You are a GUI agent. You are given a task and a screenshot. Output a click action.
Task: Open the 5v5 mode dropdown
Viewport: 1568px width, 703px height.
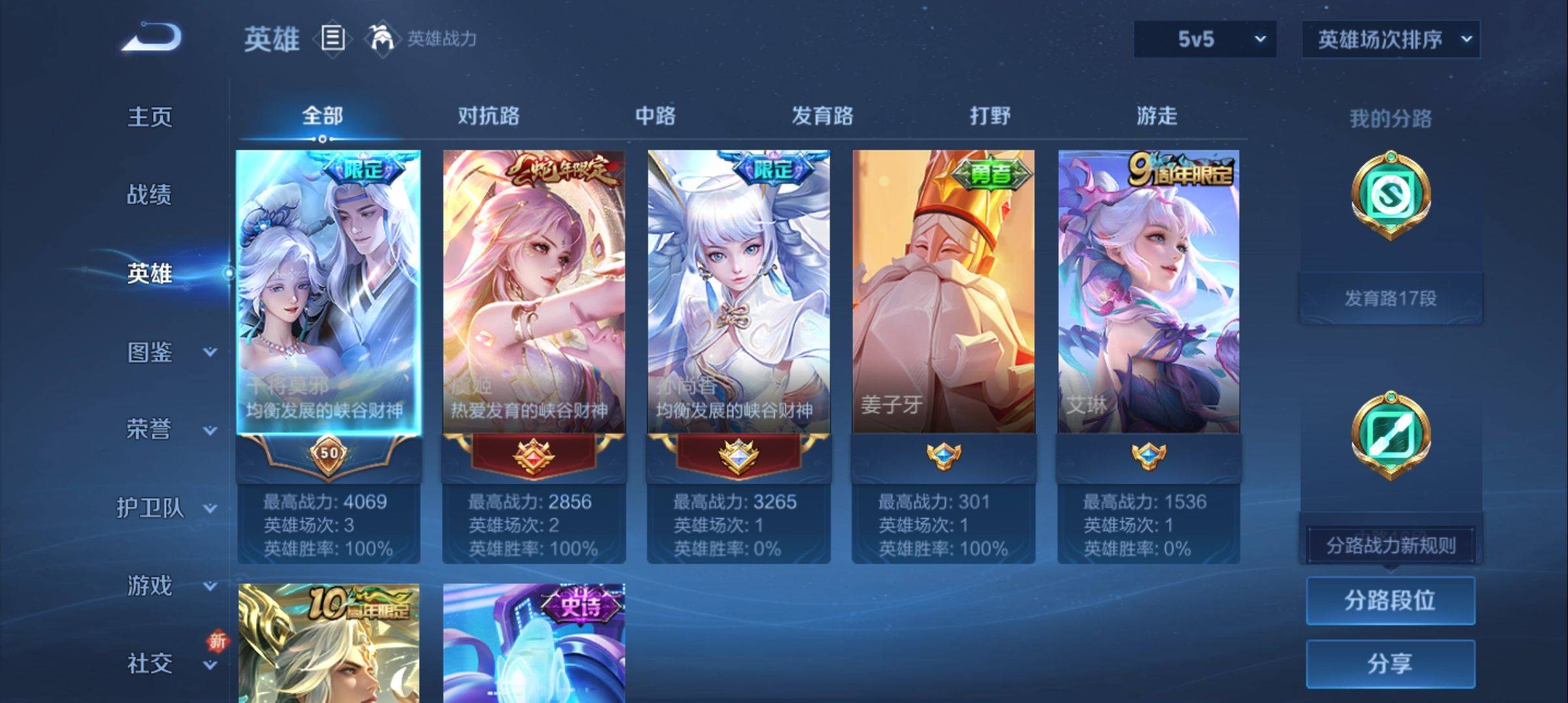1205,40
